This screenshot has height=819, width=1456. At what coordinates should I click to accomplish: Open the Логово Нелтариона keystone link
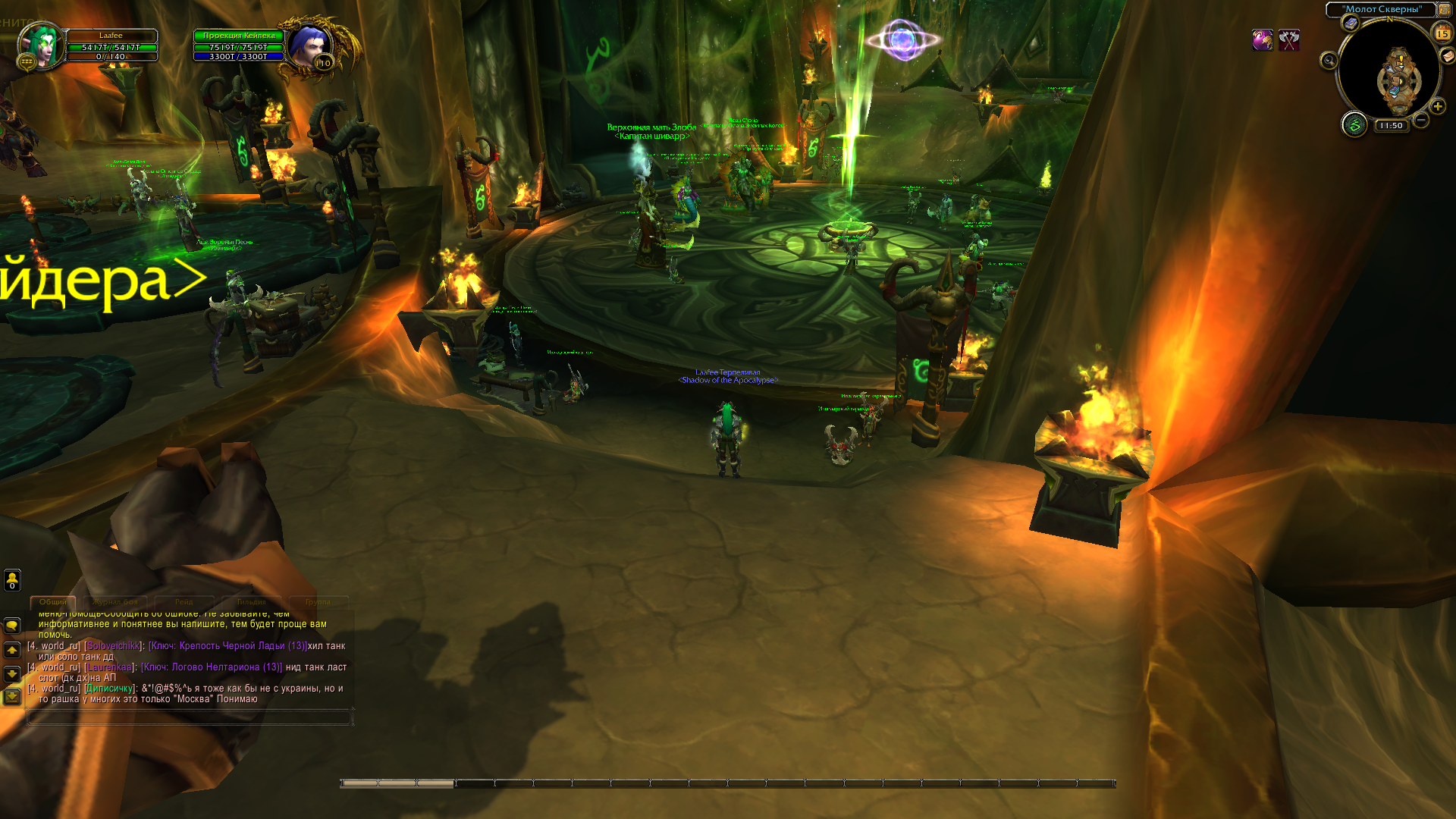tap(212, 667)
